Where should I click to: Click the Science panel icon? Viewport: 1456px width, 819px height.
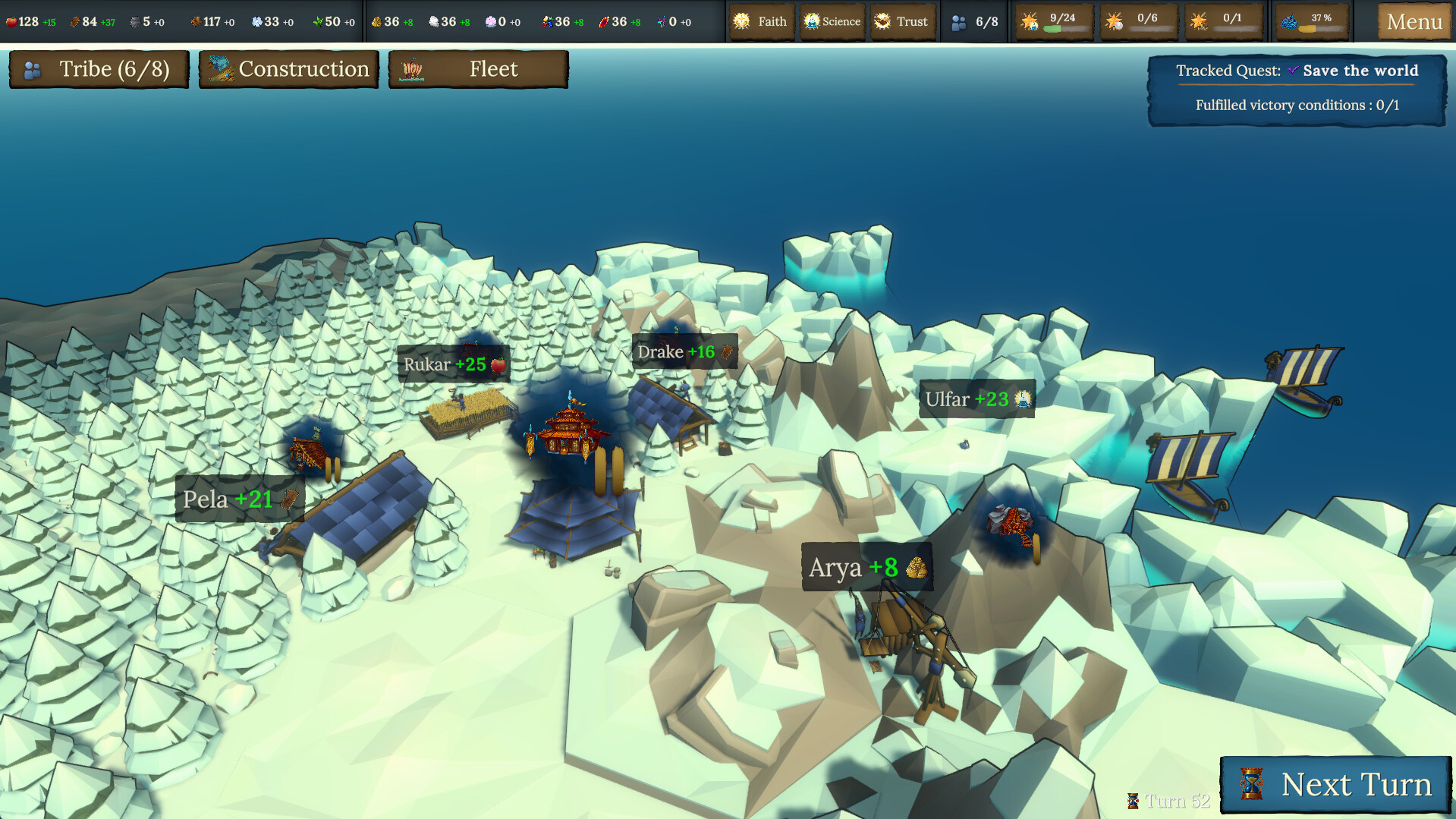[812, 21]
